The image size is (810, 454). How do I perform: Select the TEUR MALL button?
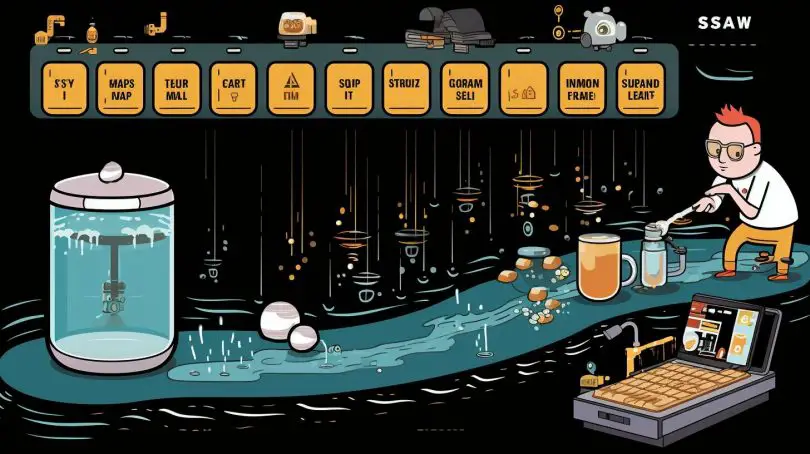point(177,89)
